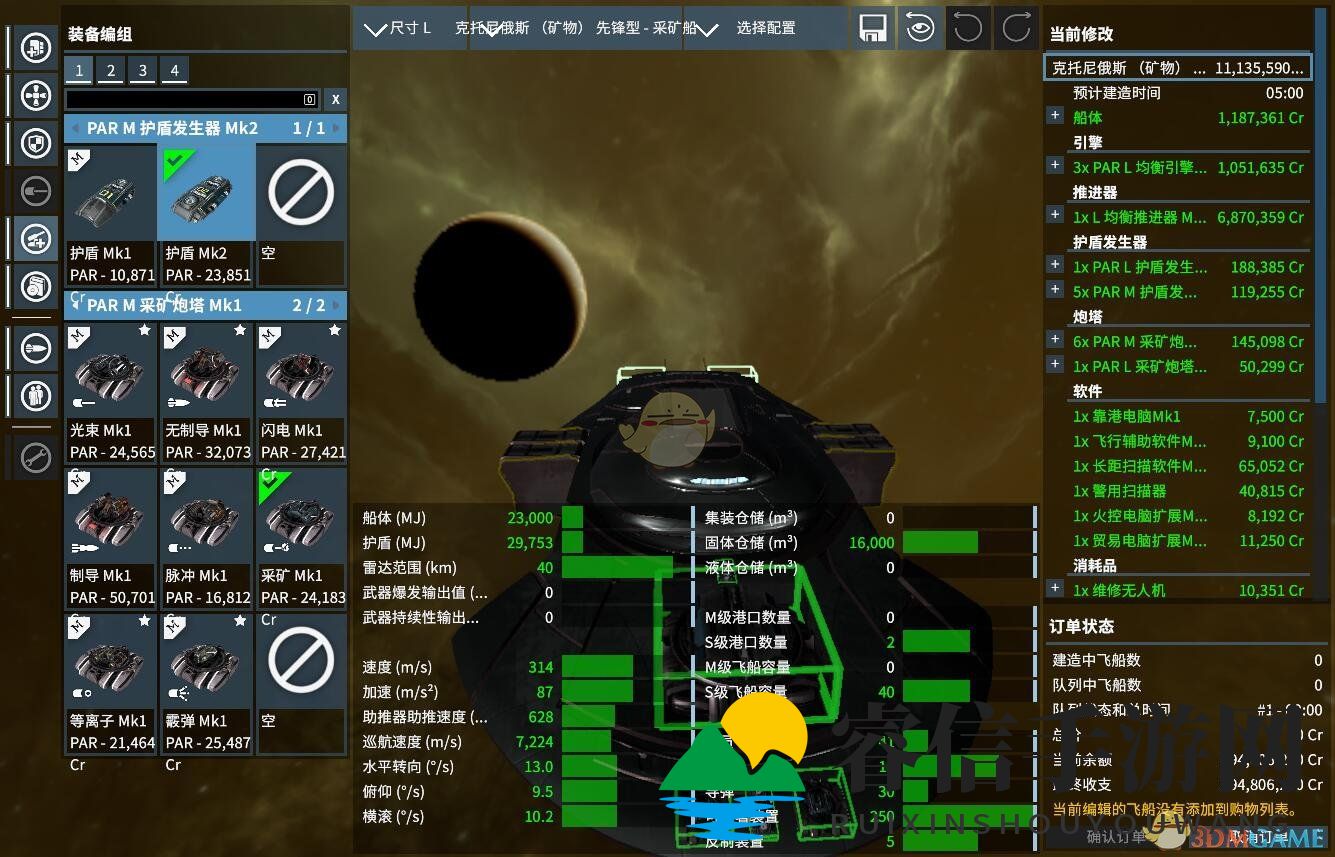Select equipment group tab 3
The width and height of the screenshot is (1335, 857).
(143, 70)
